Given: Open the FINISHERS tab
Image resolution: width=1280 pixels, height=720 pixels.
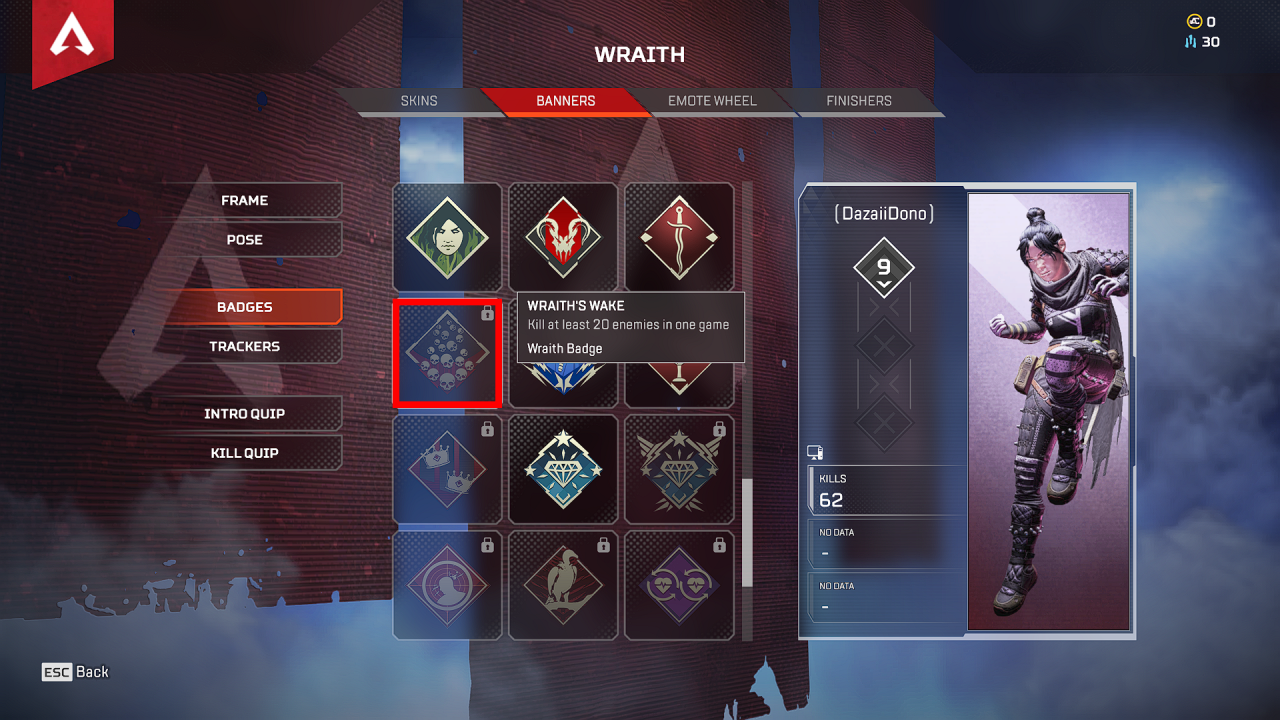Looking at the screenshot, I should [x=858, y=100].
